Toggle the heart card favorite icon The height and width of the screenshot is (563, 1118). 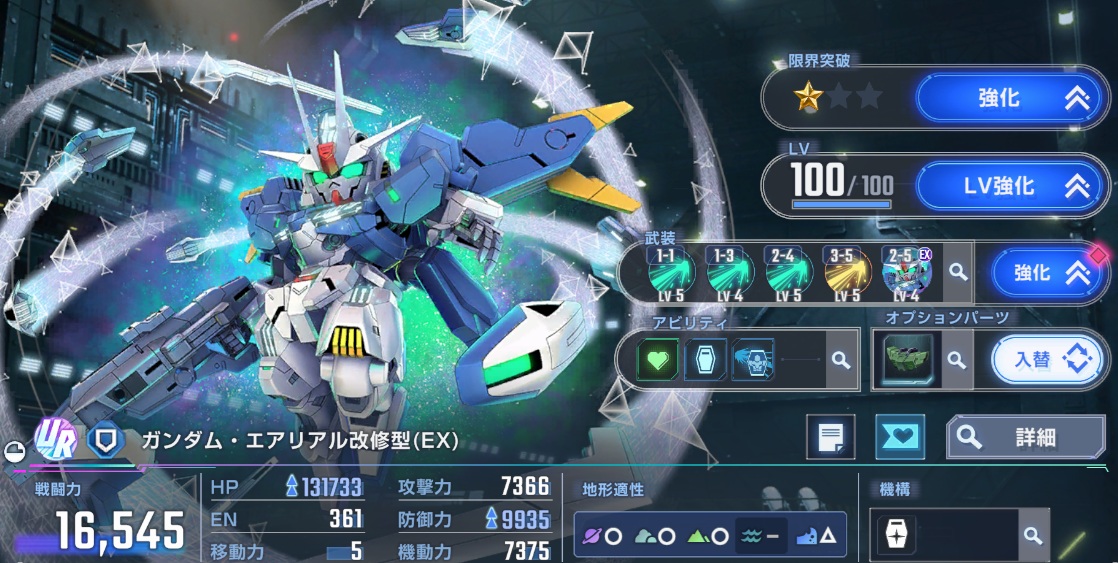(899, 437)
